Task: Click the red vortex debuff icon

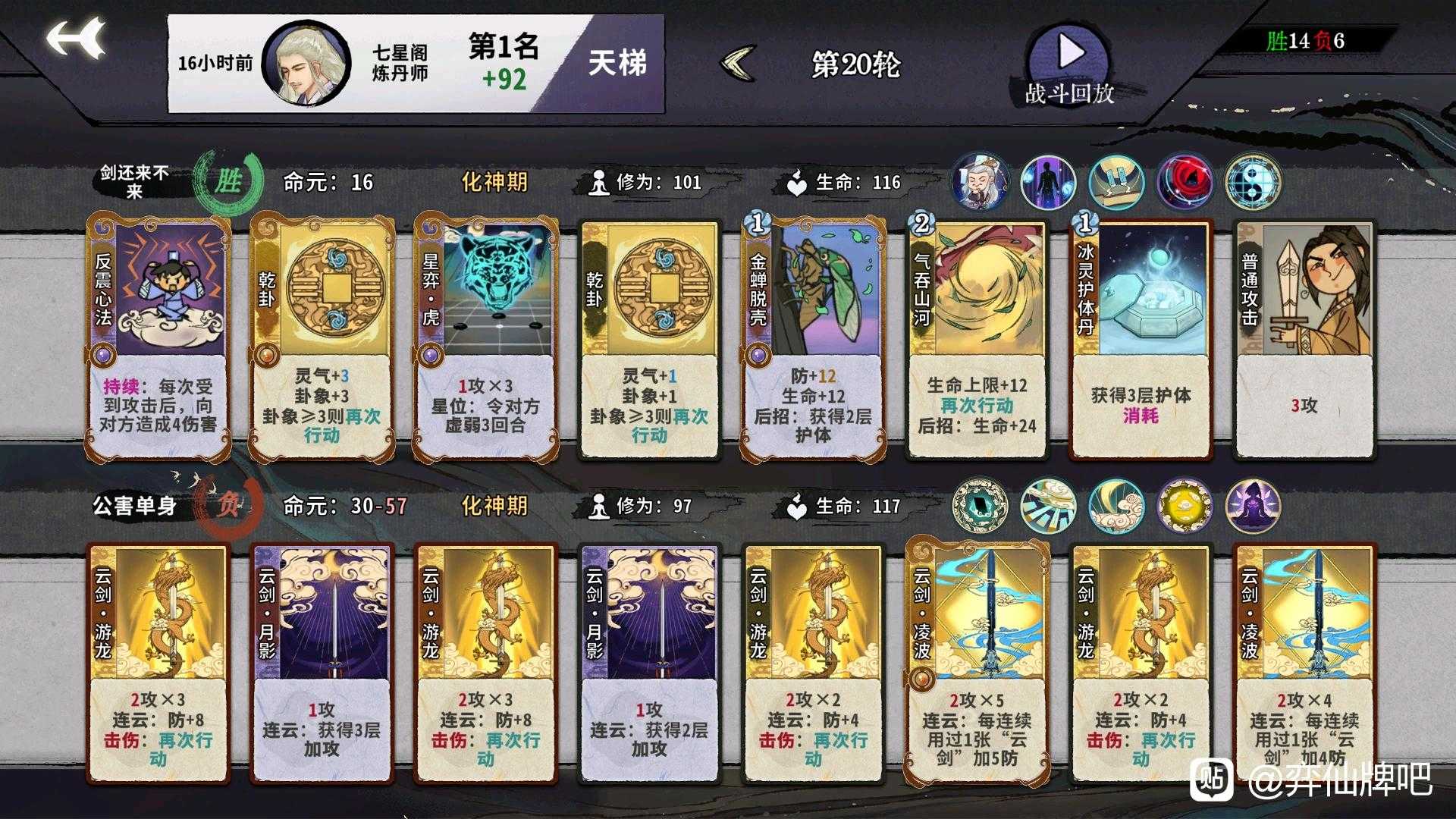Action: (x=1185, y=182)
